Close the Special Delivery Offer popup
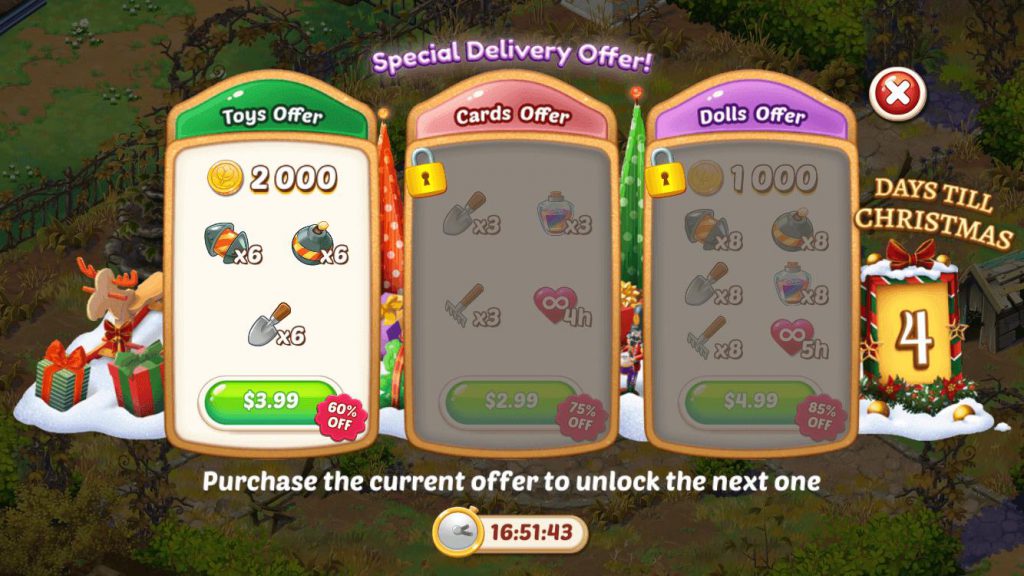This screenshot has width=1024, height=576. click(897, 95)
